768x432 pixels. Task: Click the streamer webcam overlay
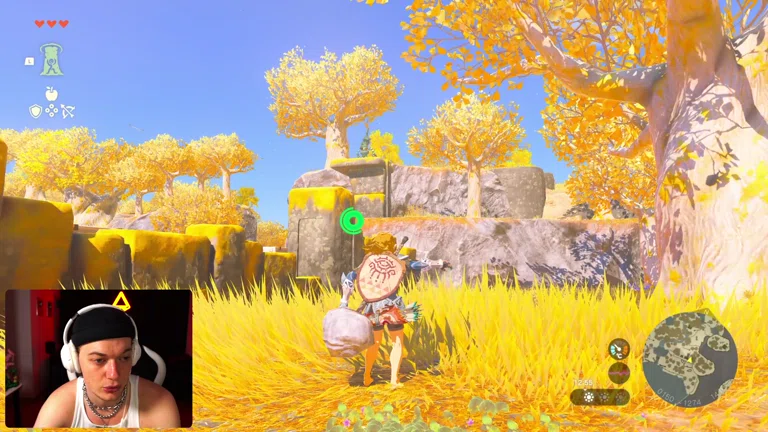pos(98,358)
